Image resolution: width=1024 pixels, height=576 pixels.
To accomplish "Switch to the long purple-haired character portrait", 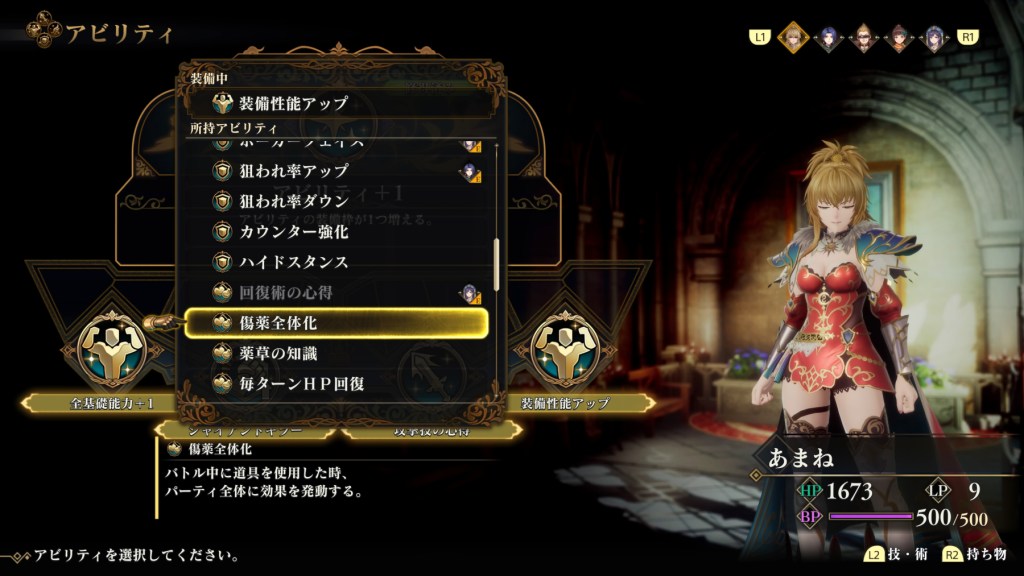I will [x=934, y=38].
